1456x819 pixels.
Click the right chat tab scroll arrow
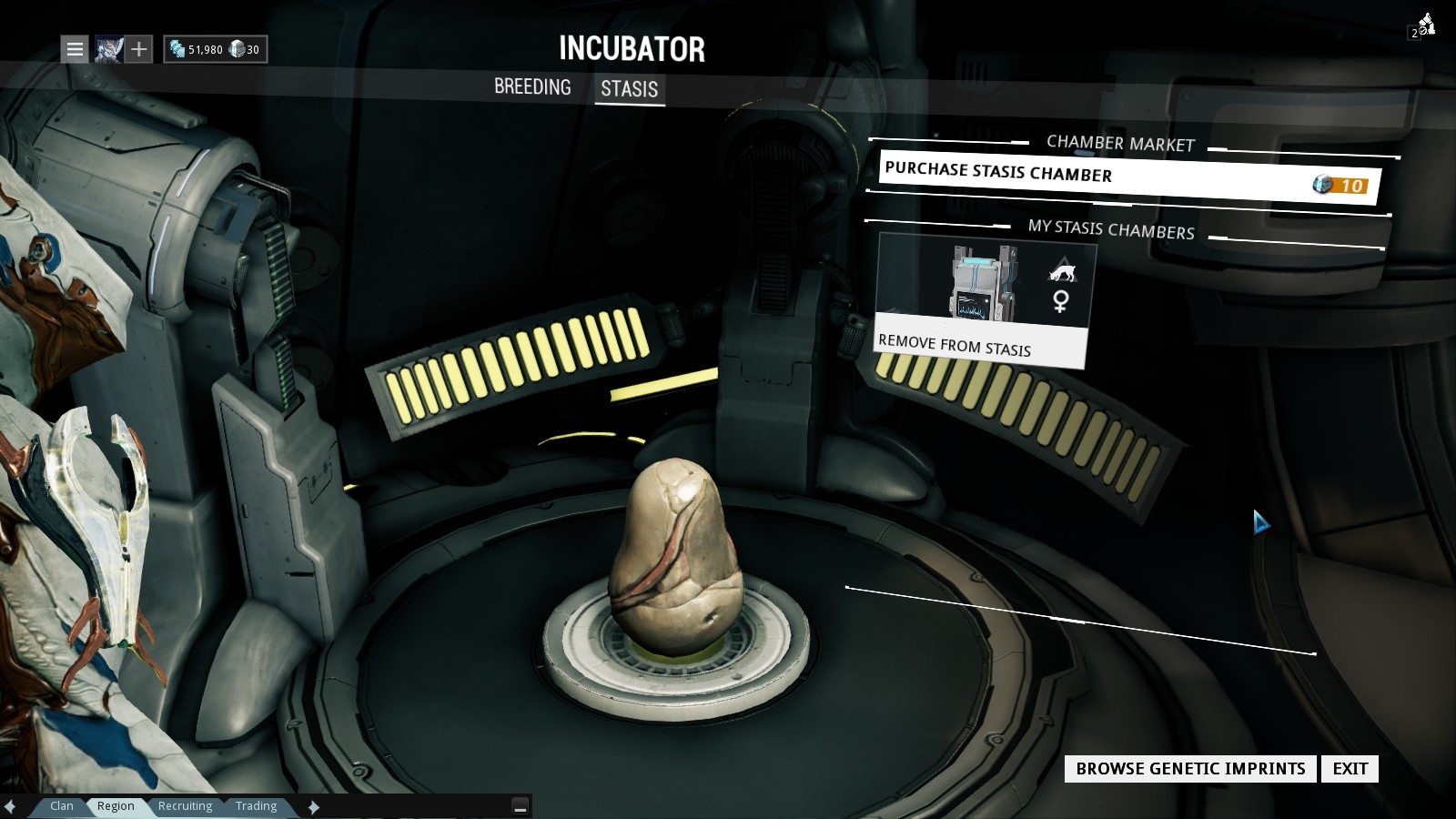click(314, 807)
